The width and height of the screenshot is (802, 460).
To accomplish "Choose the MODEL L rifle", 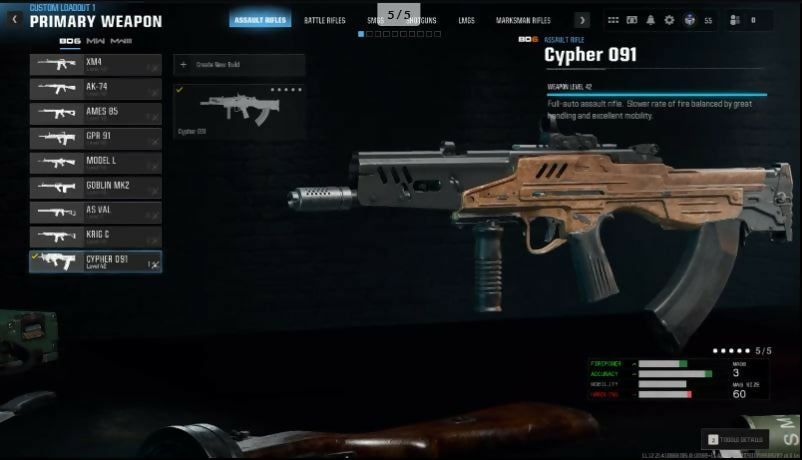I will tap(95, 162).
